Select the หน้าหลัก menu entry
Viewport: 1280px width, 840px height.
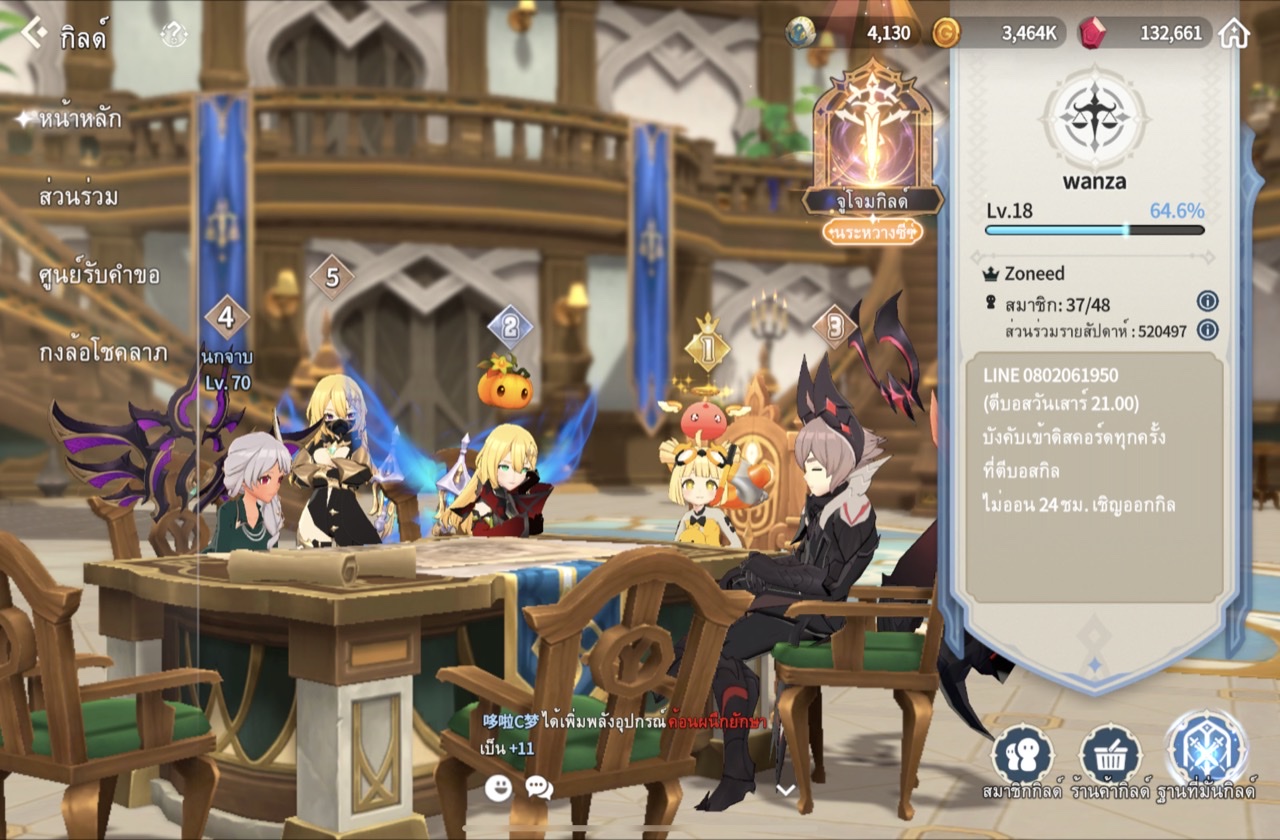80,119
